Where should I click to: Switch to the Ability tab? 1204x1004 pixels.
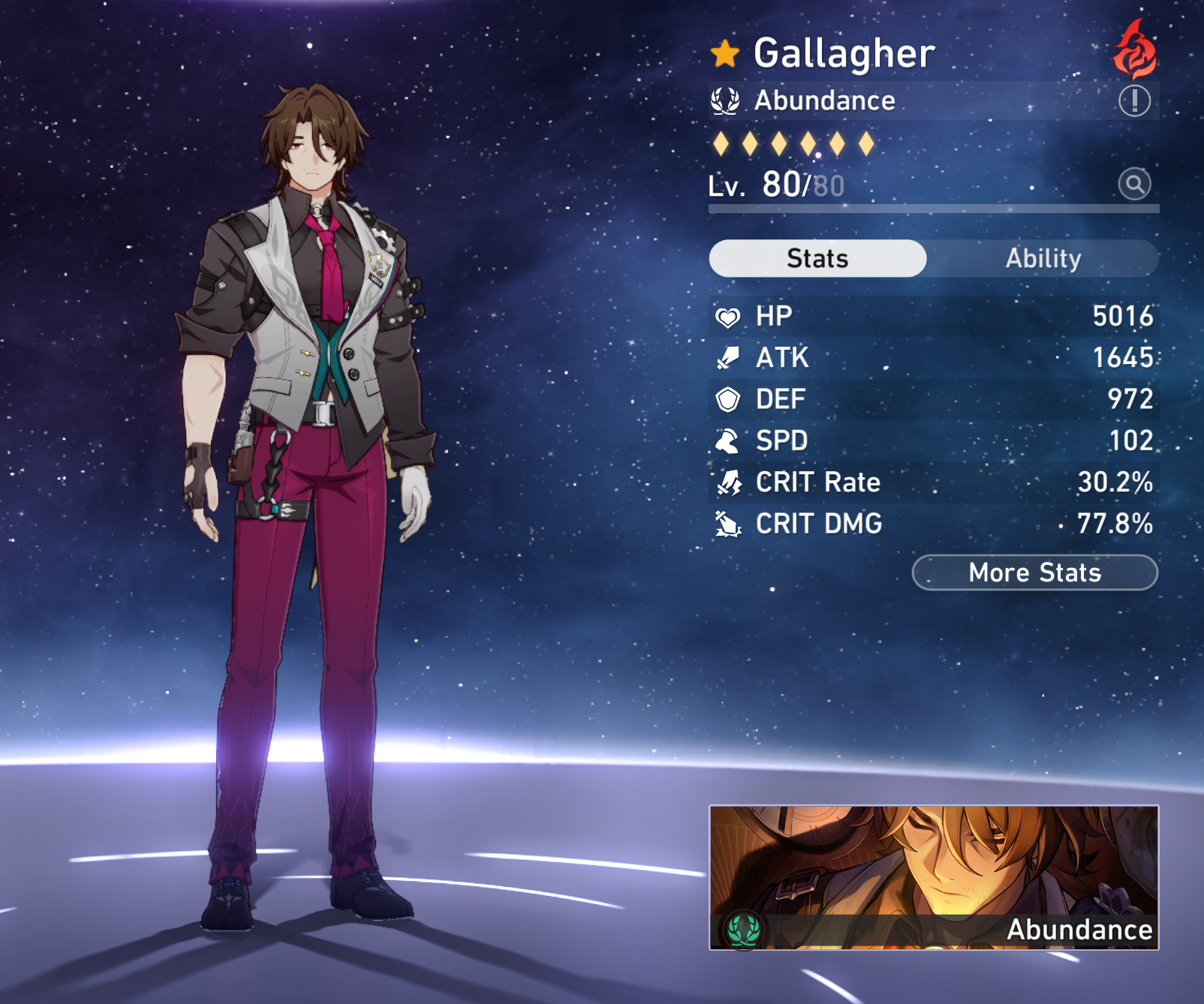coord(1044,258)
